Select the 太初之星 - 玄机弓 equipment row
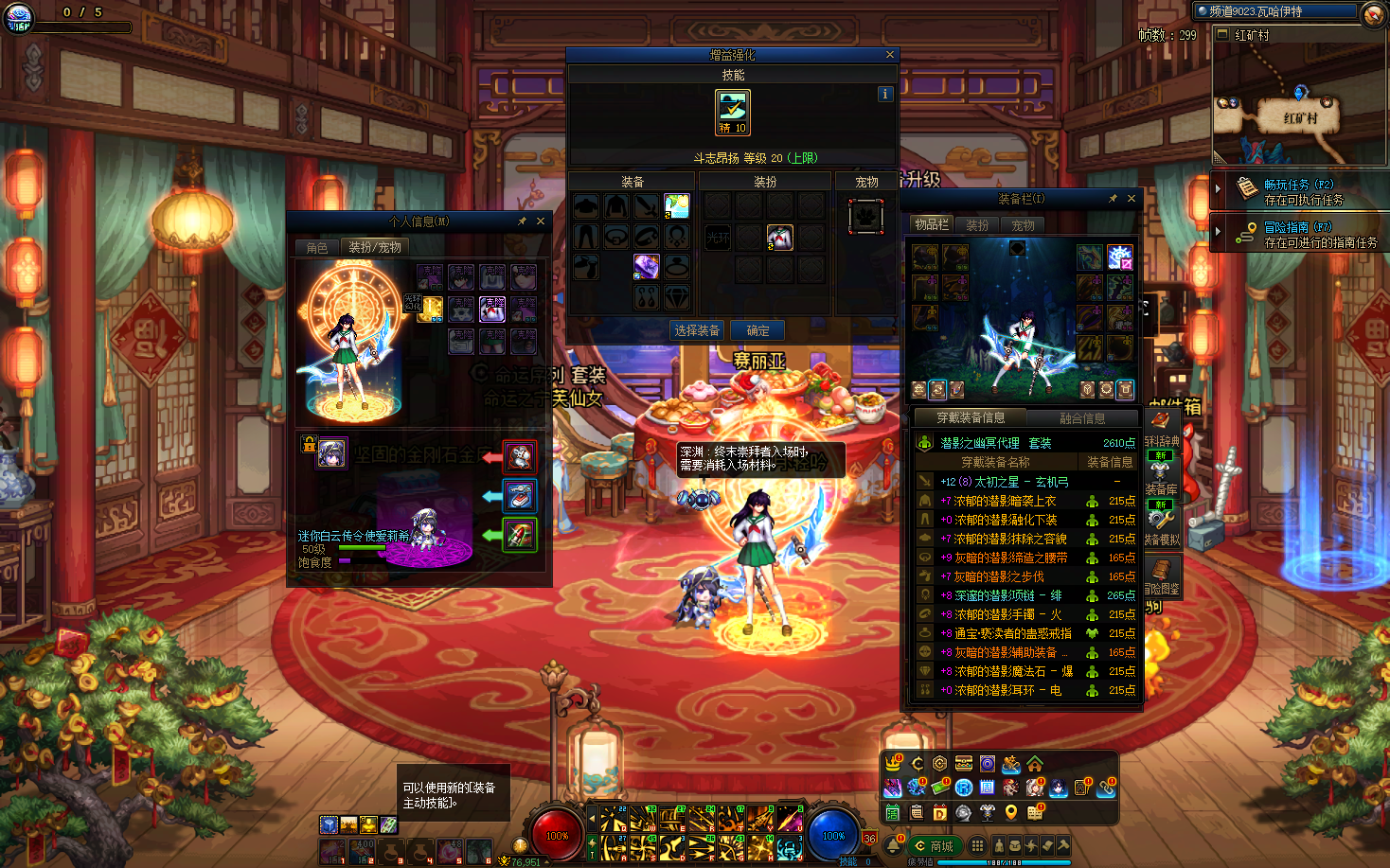 click(1004, 482)
